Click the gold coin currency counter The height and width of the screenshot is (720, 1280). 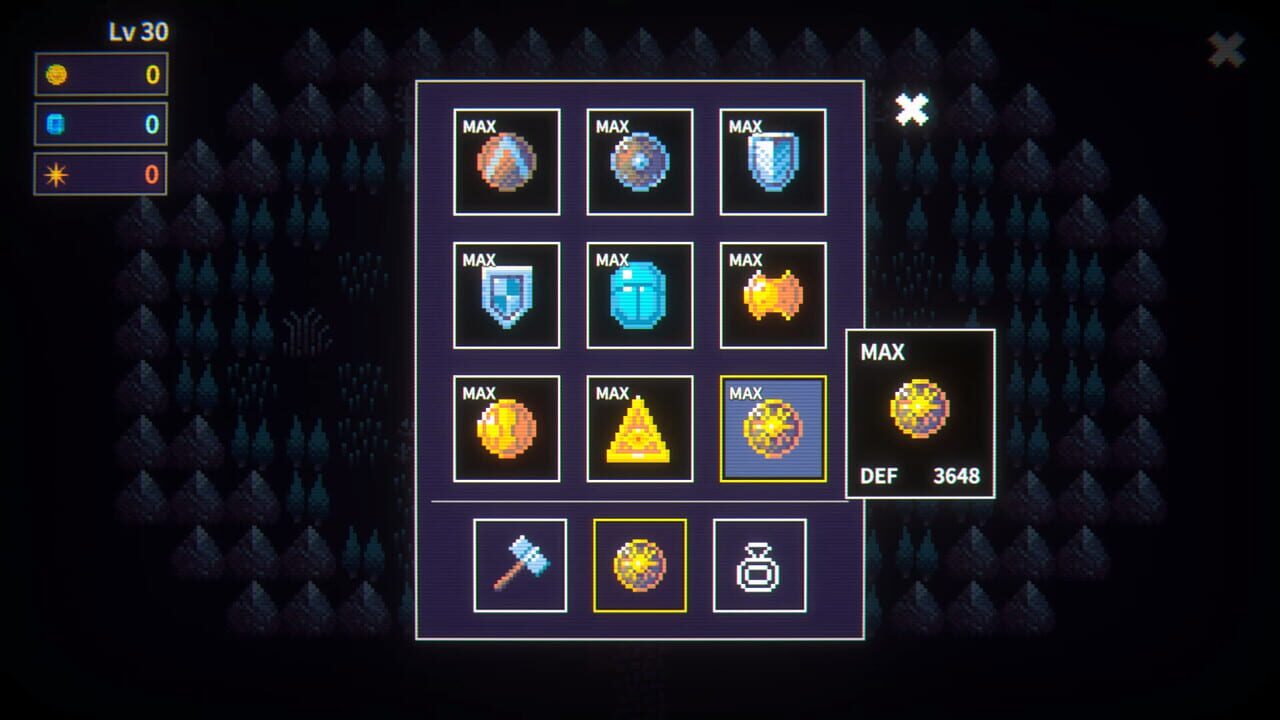pyautogui.click(x=100, y=75)
